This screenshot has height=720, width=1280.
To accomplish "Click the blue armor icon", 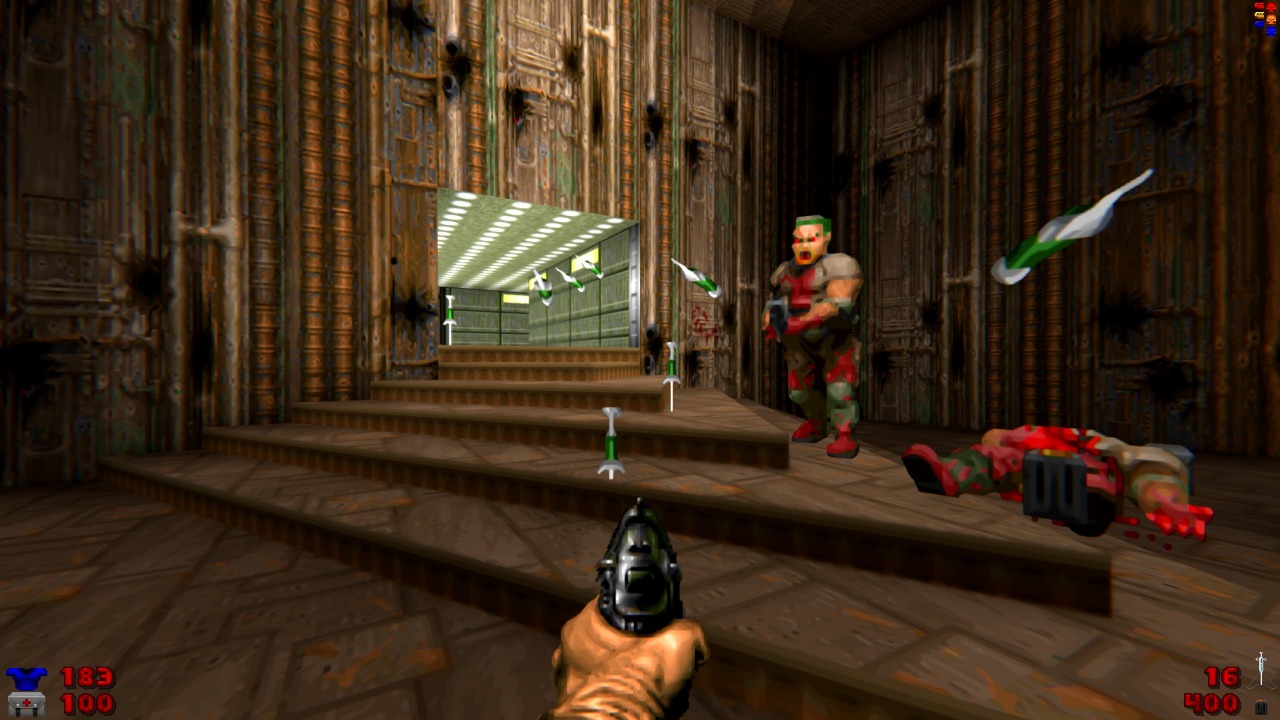I will (25, 678).
